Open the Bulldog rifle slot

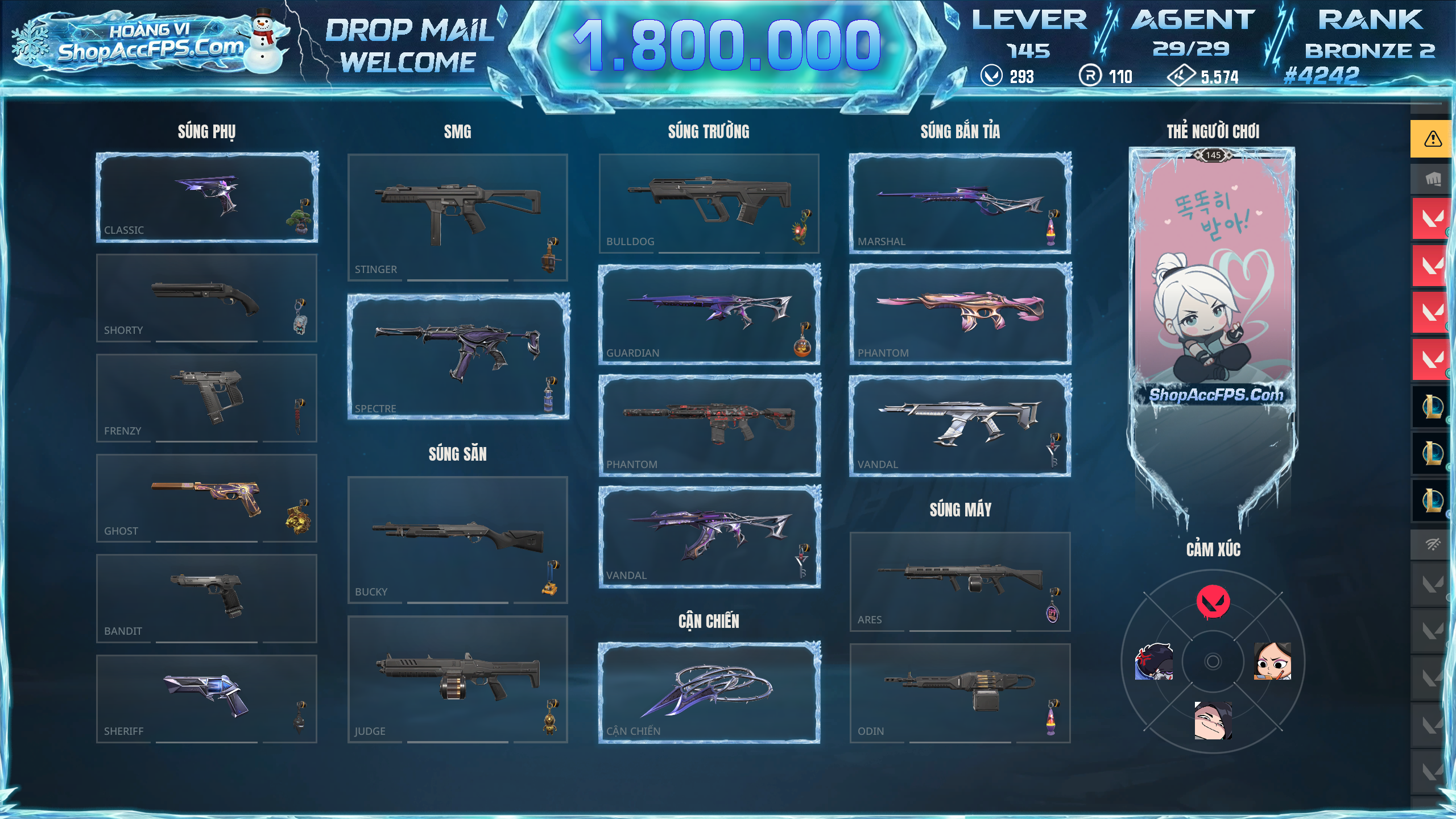click(x=709, y=203)
